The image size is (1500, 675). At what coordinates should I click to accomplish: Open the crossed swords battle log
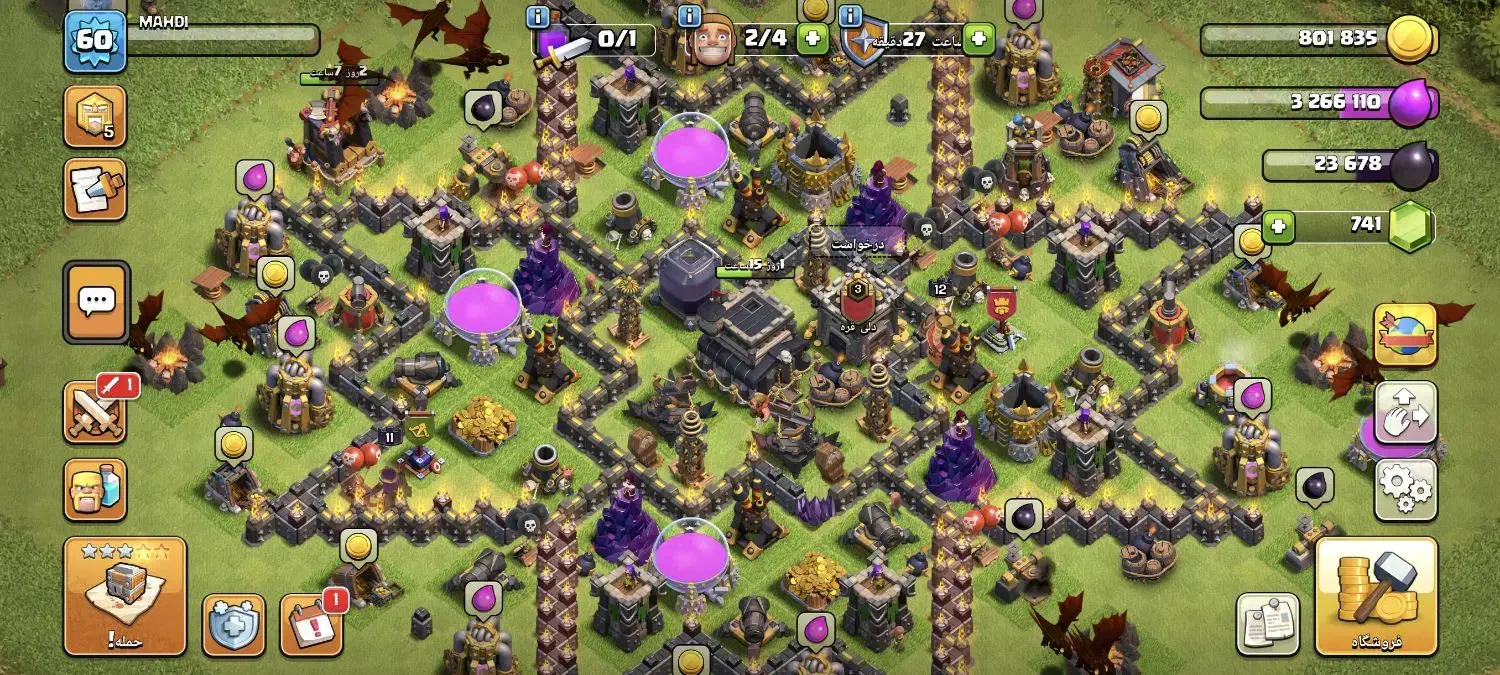[95, 411]
